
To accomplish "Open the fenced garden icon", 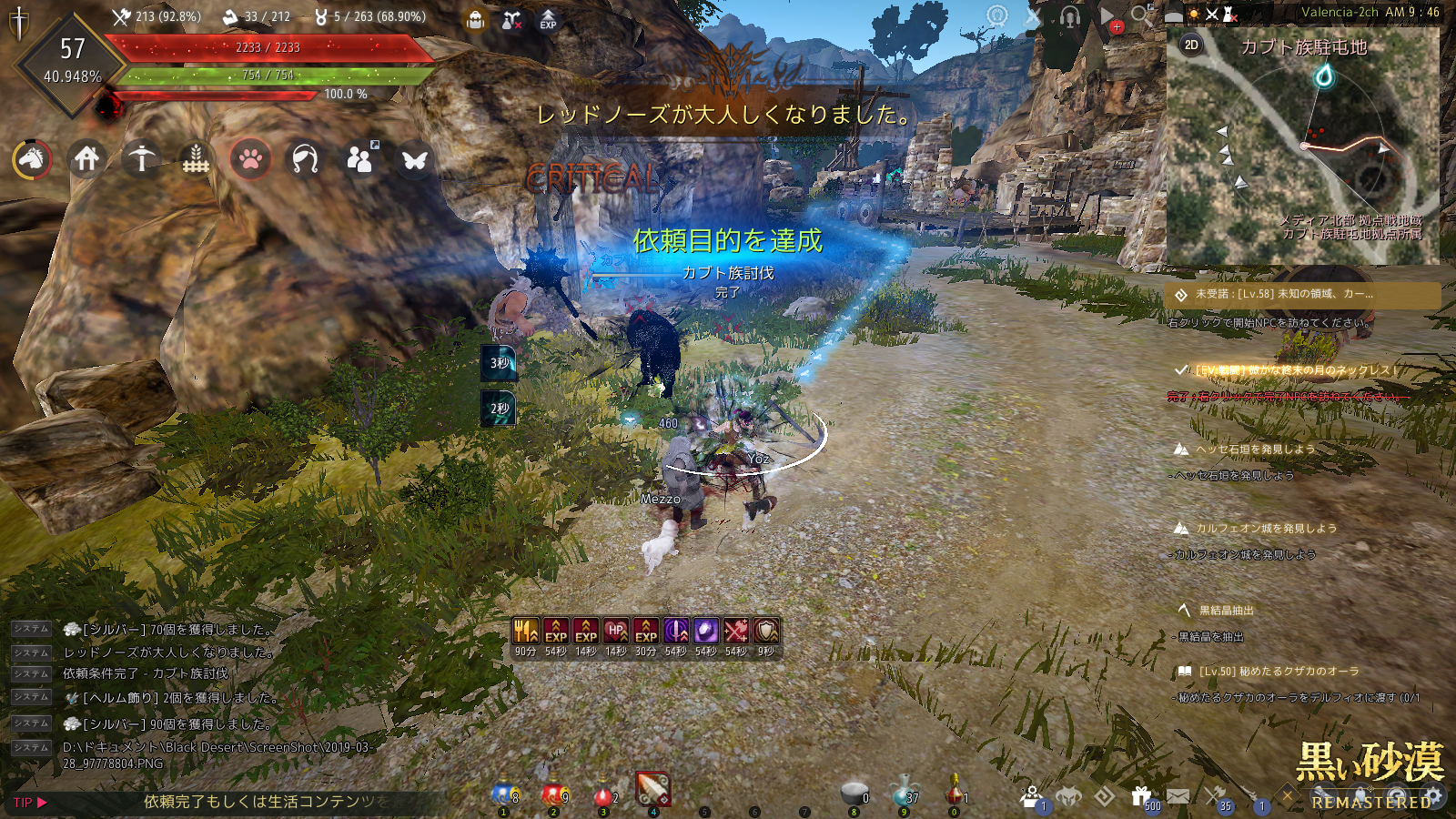I will pos(196,160).
